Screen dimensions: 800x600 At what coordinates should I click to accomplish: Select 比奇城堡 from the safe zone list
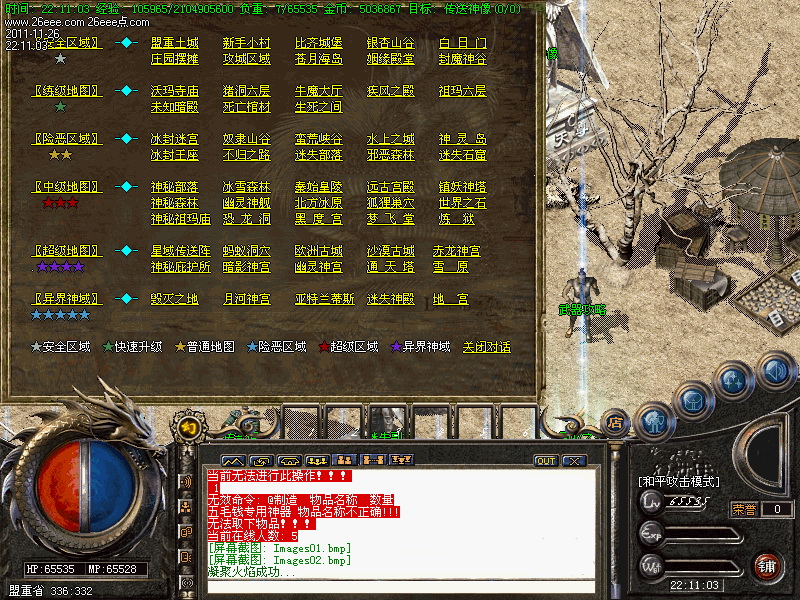pos(318,43)
